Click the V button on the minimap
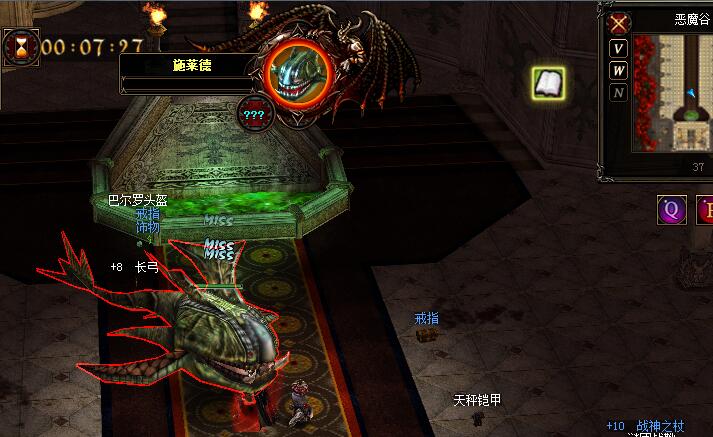Screen dimensions: 713x437 (619, 49)
